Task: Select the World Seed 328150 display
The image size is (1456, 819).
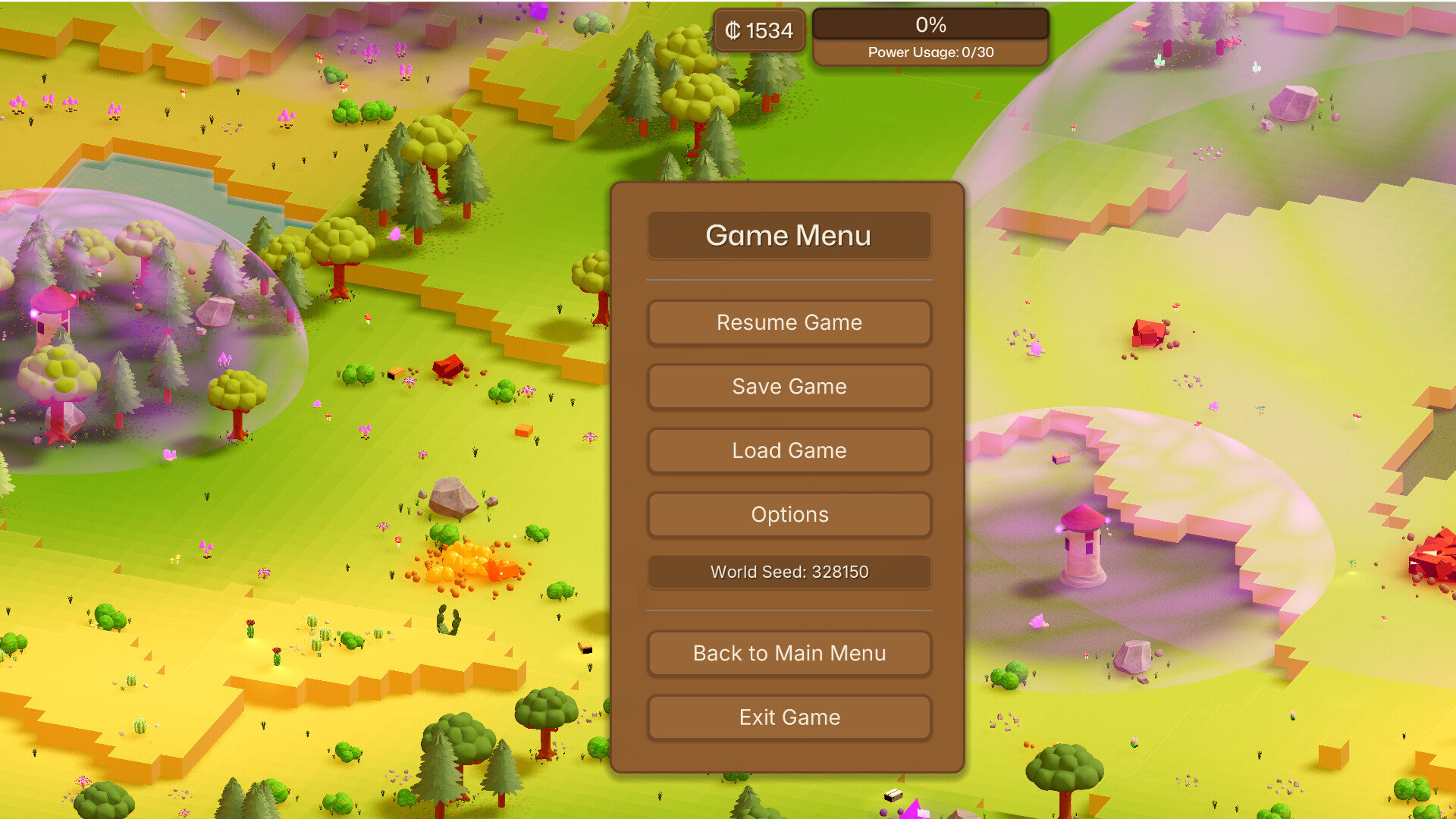Action: pos(789,573)
